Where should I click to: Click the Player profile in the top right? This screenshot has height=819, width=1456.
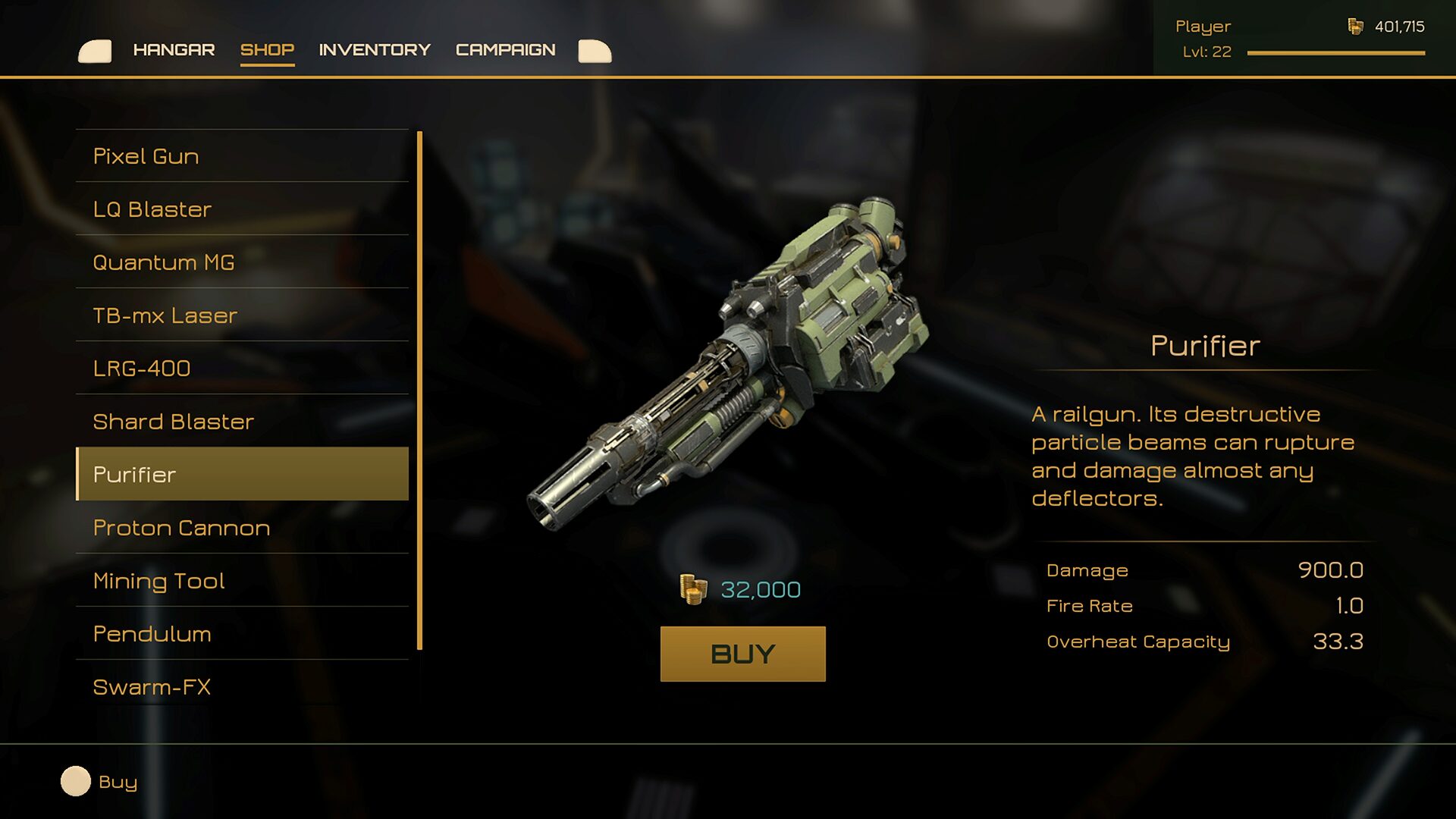point(1203,27)
